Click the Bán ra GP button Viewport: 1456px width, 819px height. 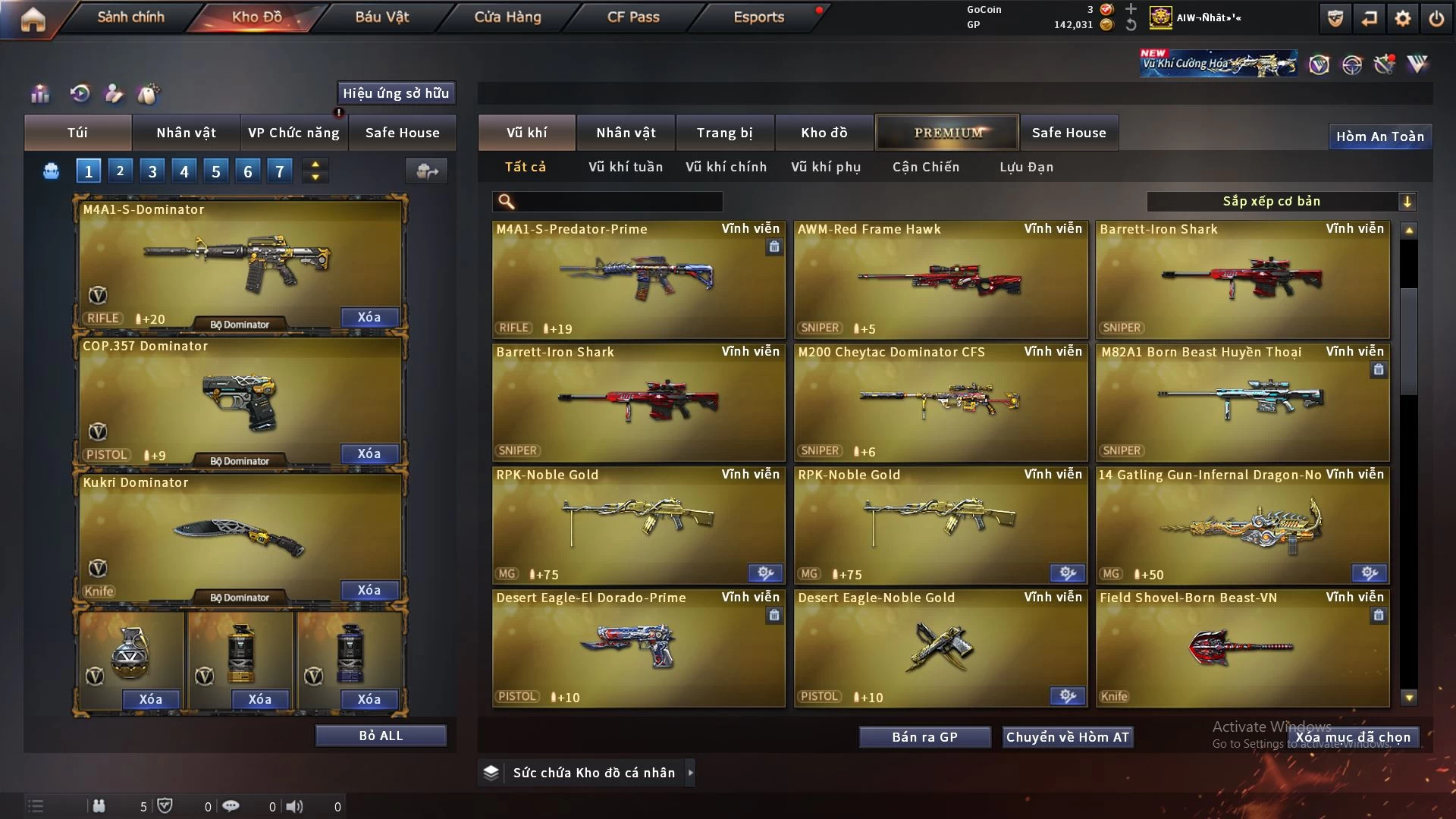tap(924, 737)
